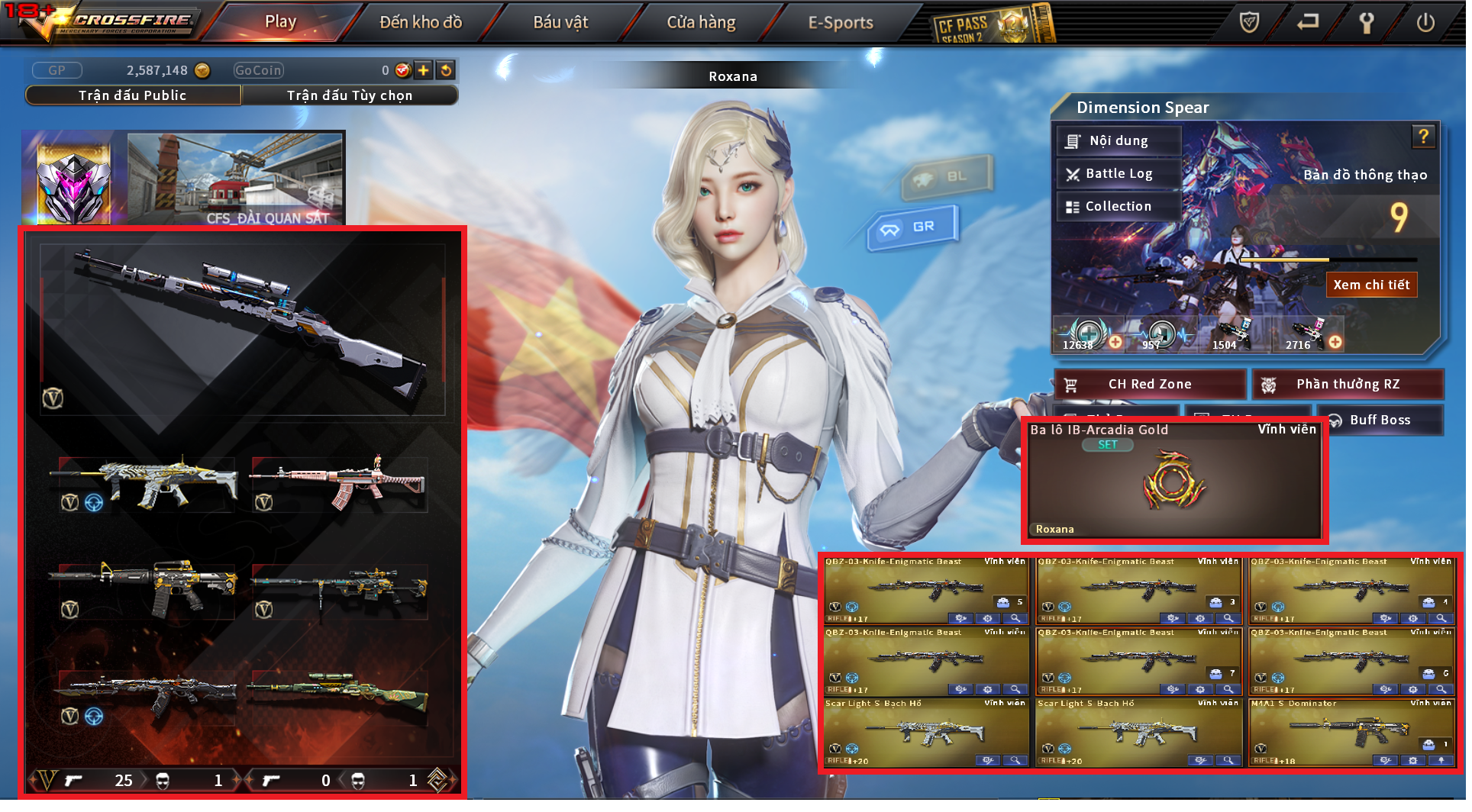Open the wrench settings icon

[1367, 22]
